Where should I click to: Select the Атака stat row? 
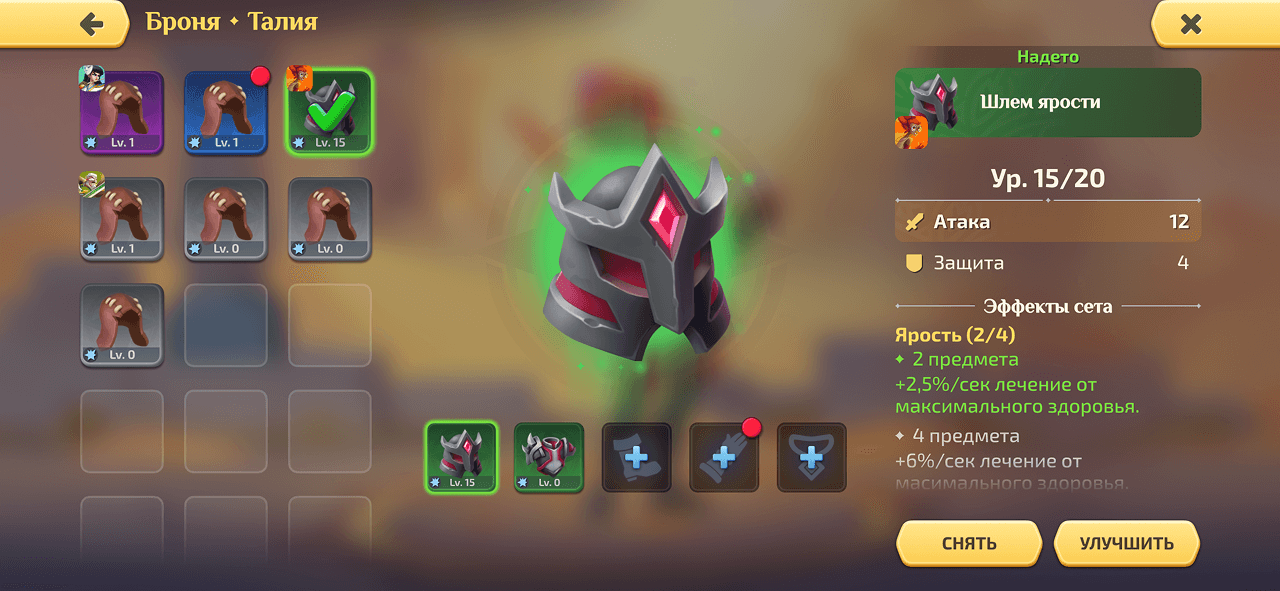(x=1048, y=222)
